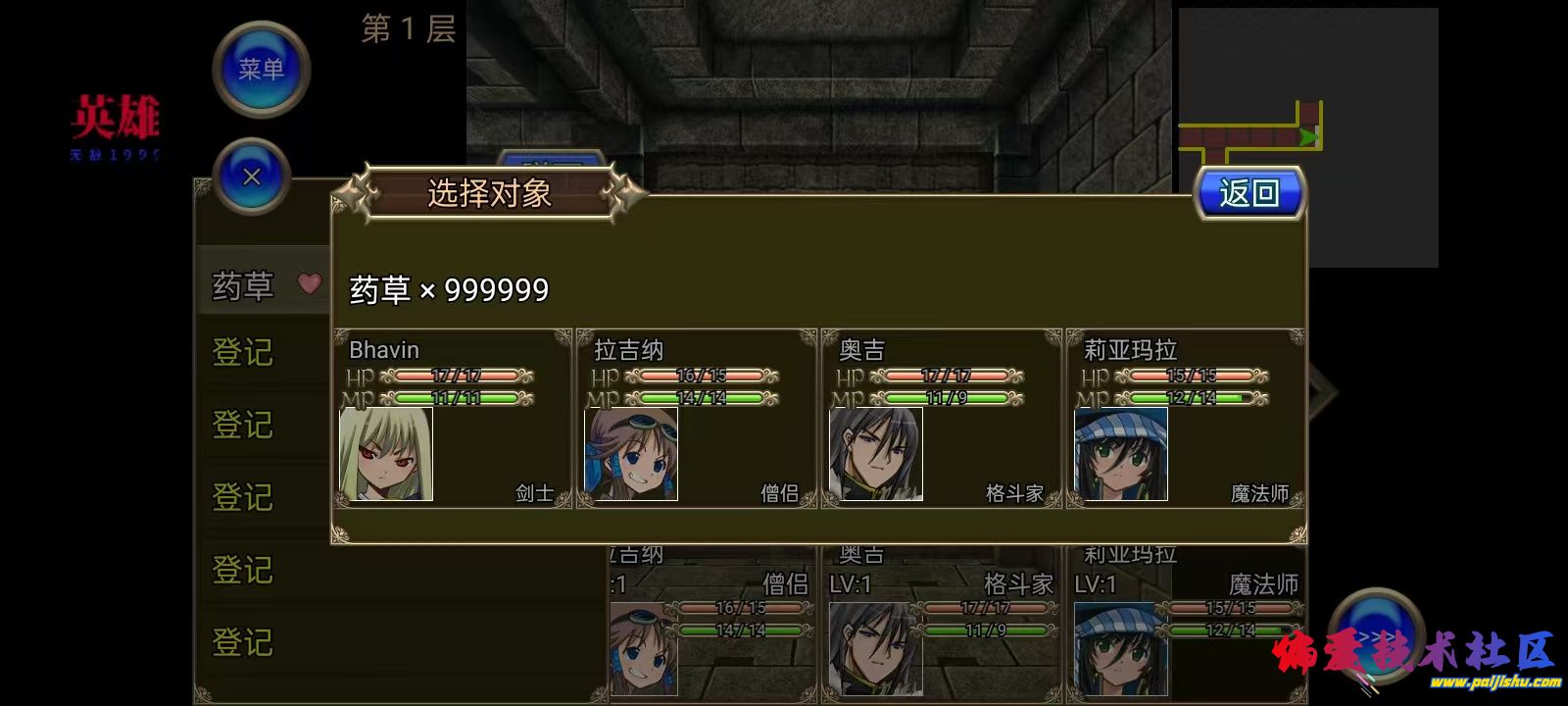
Task: Select 拉吉纳 the 僧侣 portrait
Action: pos(632,454)
